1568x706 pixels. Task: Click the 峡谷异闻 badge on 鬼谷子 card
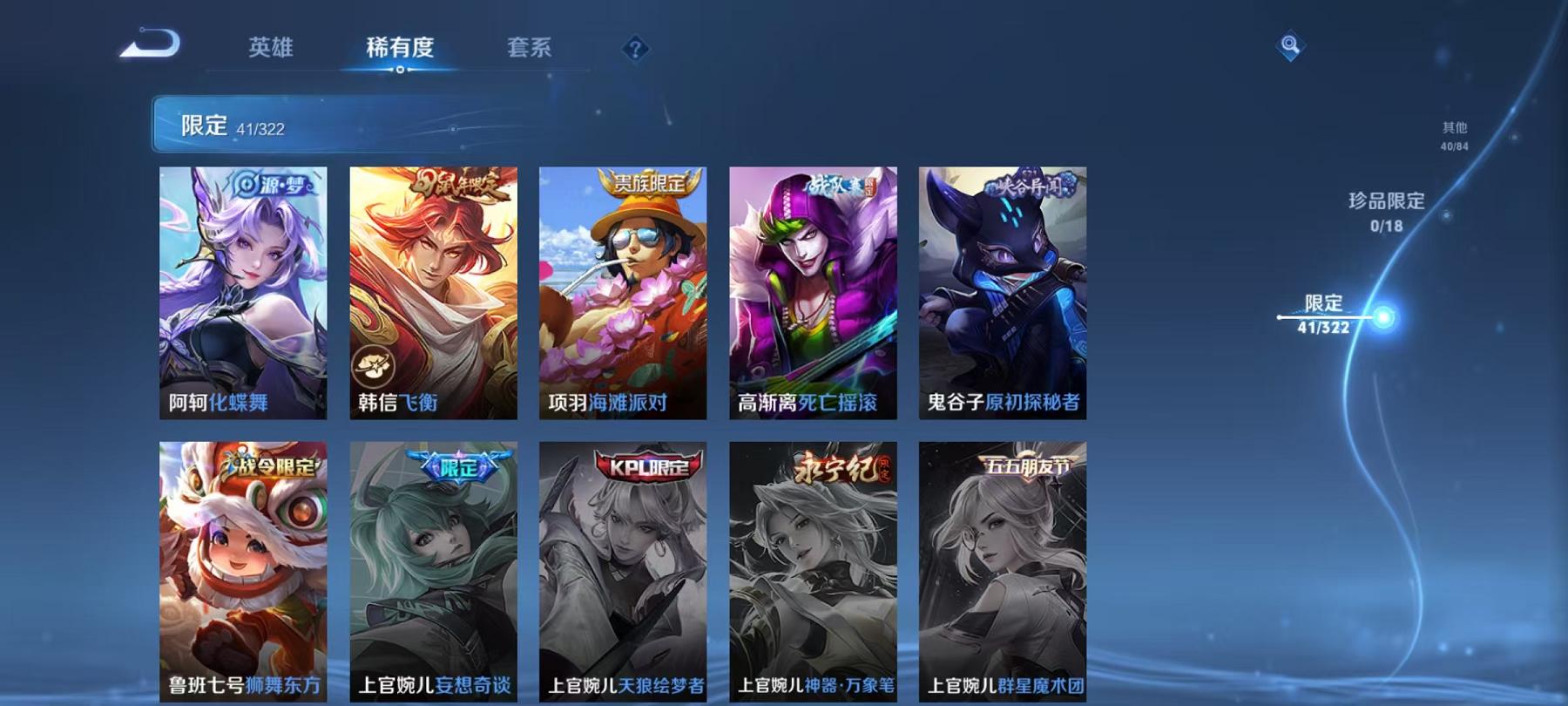click(1028, 183)
